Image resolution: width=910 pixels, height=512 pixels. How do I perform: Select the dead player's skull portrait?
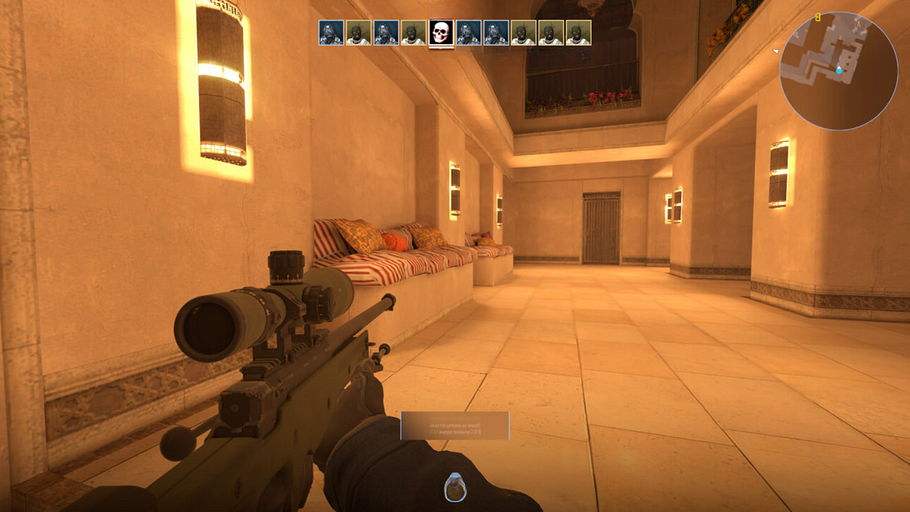click(x=441, y=33)
